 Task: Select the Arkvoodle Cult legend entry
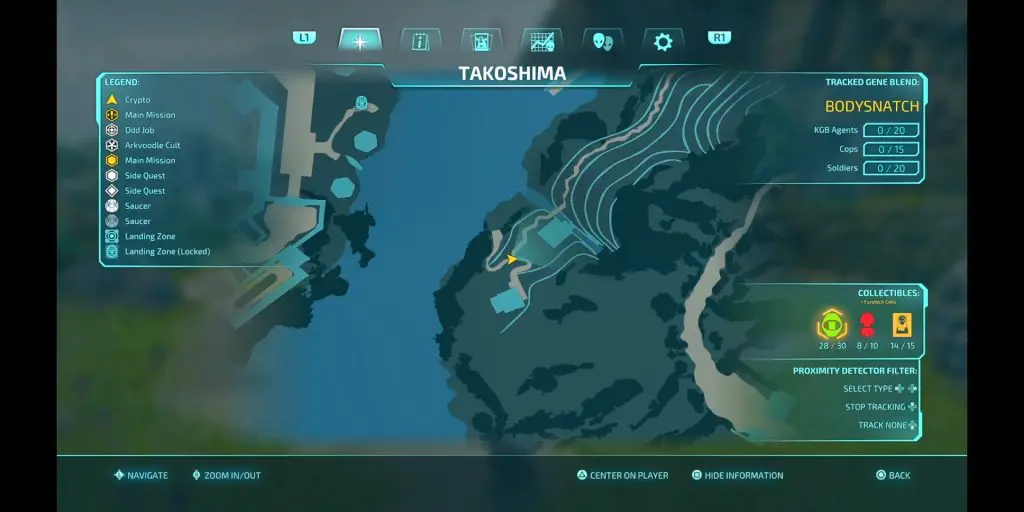pos(152,145)
